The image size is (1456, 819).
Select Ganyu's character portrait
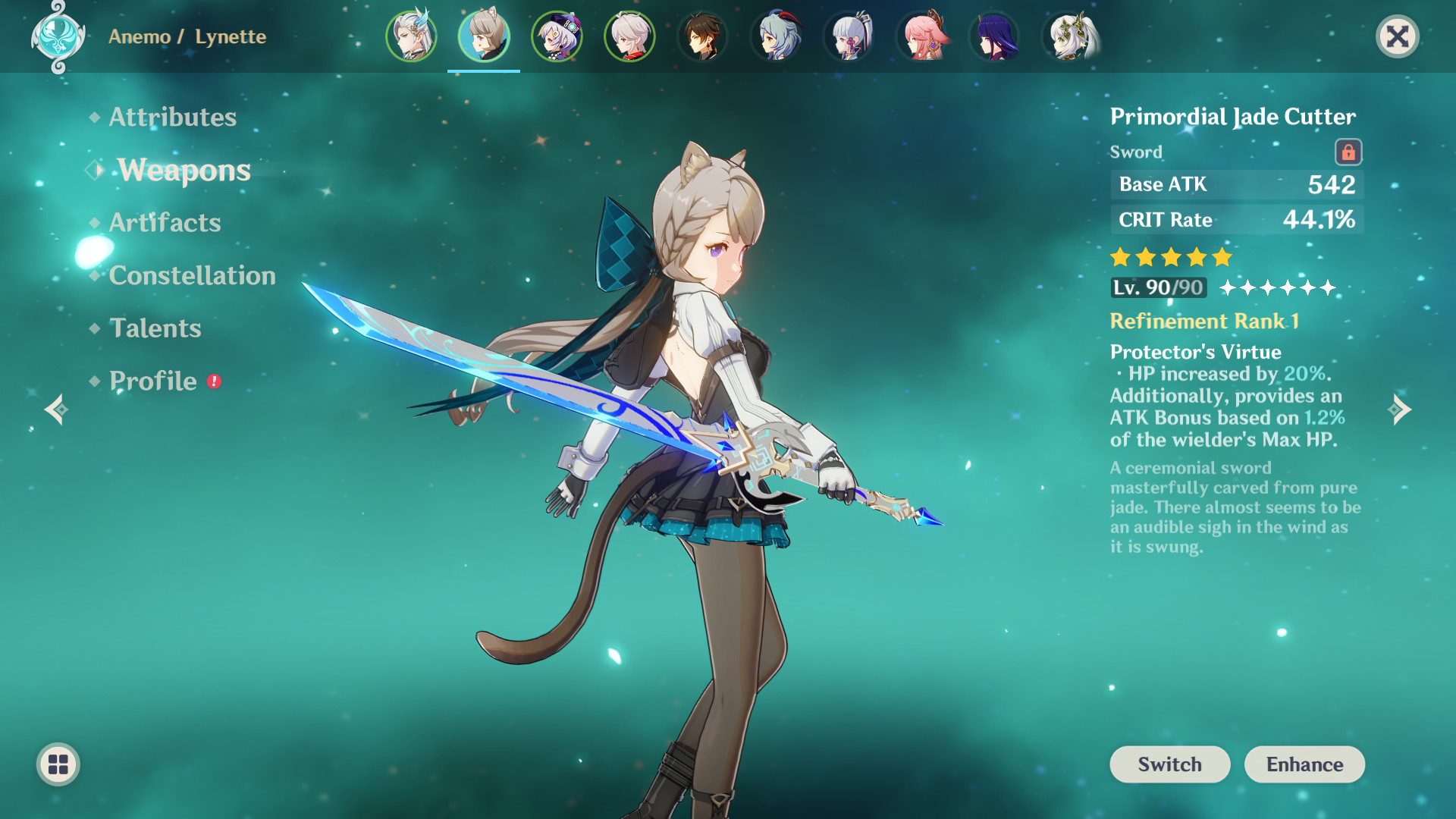pos(775,36)
